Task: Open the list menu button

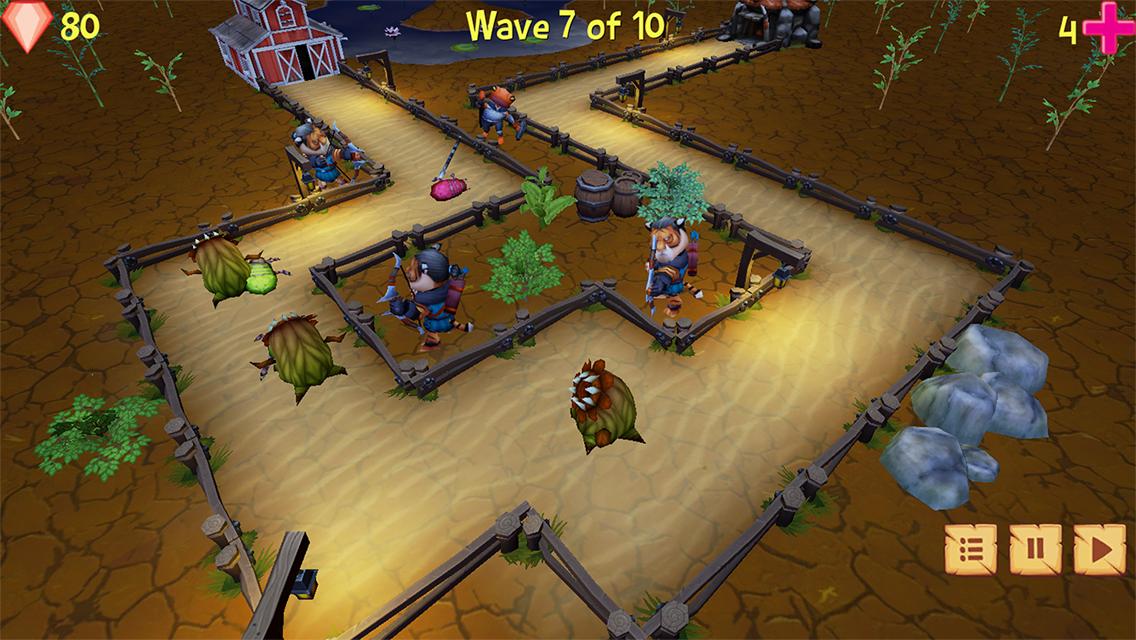Action: click(x=971, y=549)
